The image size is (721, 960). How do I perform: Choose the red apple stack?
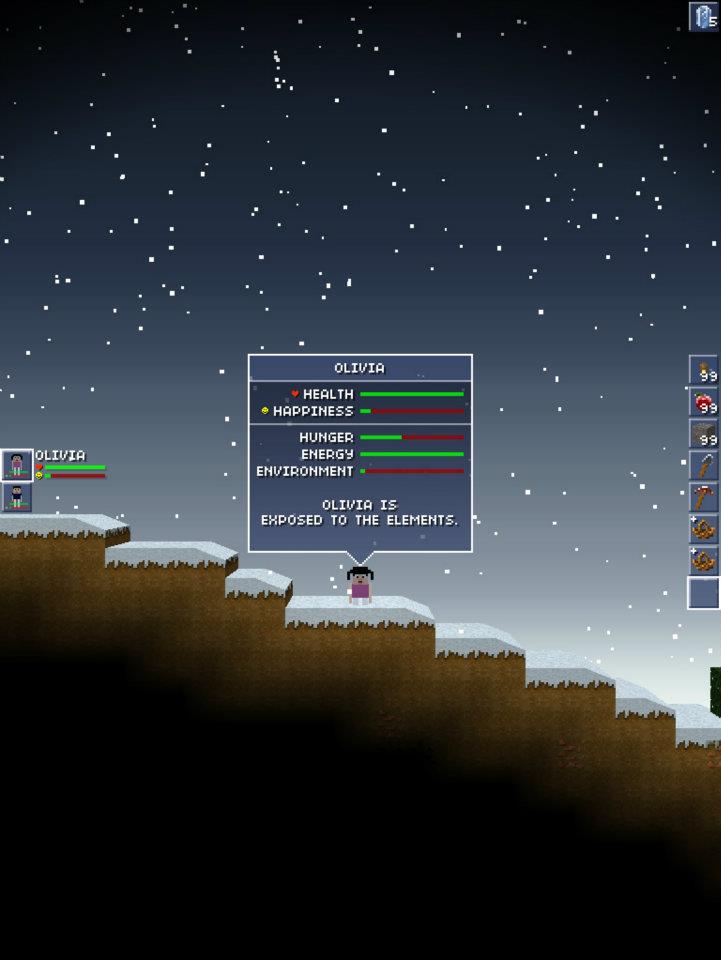pyautogui.click(x=704, y=402)
